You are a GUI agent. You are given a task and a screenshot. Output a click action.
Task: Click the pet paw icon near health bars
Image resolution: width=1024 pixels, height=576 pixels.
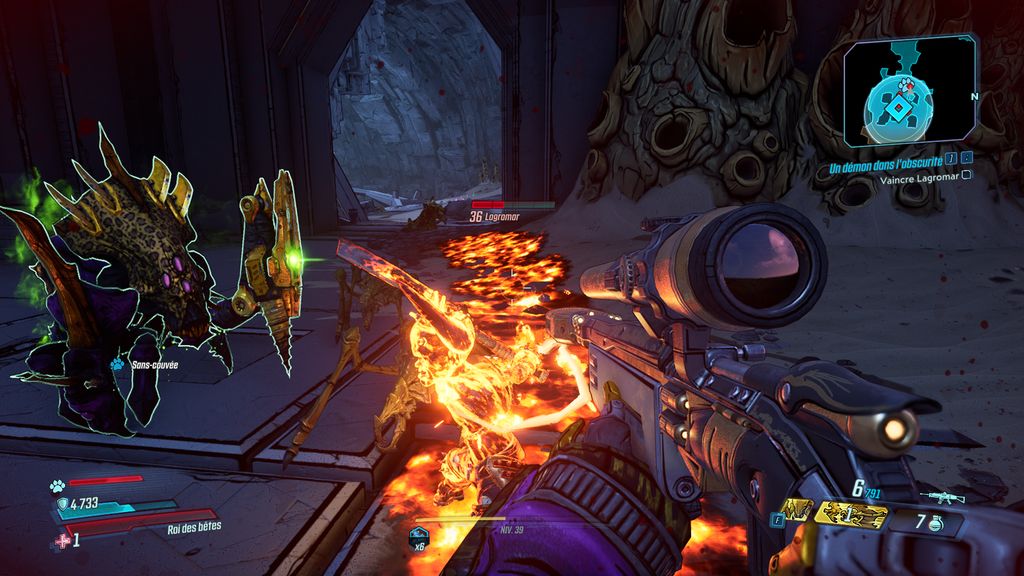click(56, 487)
